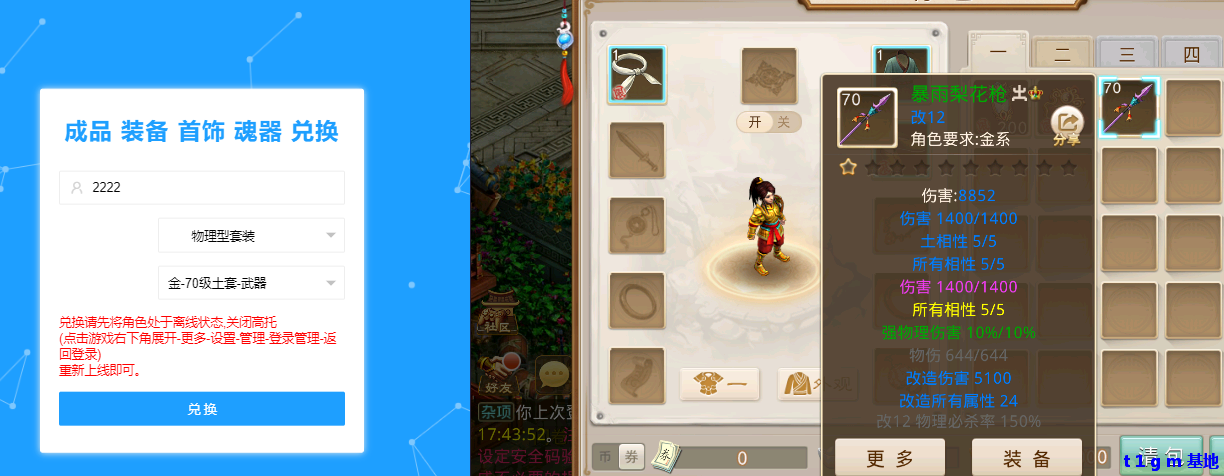1224x476 pixels.
Task: Open the 更多 more options button
Action: click(x=889, y=458)
